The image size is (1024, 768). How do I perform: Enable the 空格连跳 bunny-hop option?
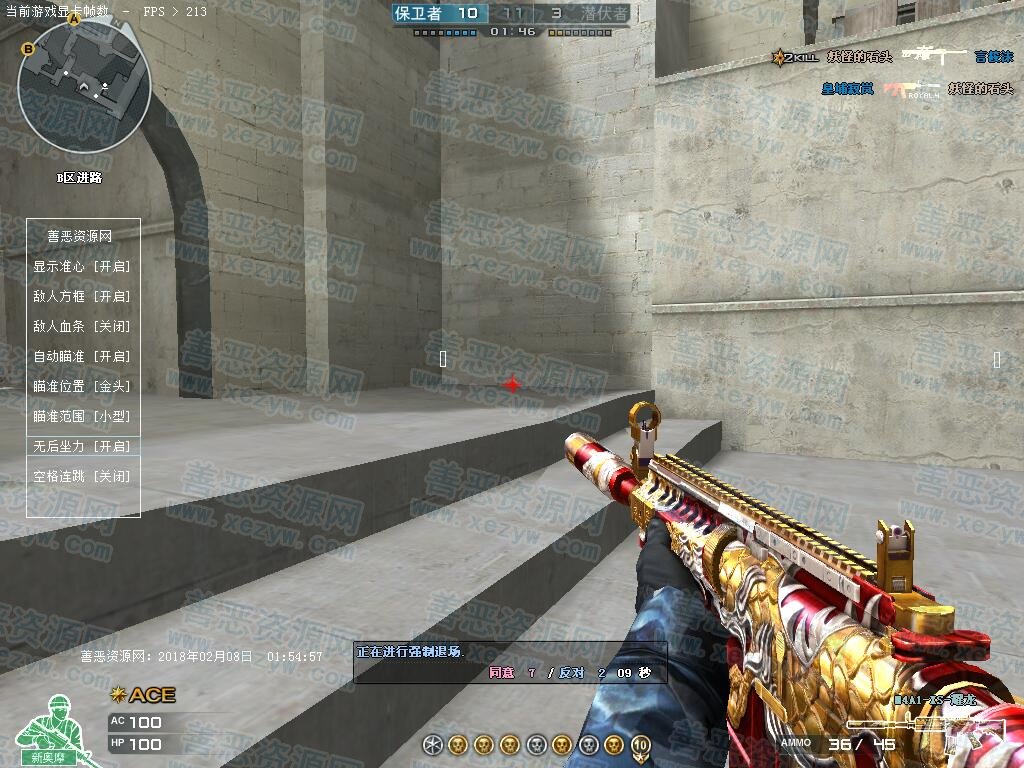coord(82,477)
